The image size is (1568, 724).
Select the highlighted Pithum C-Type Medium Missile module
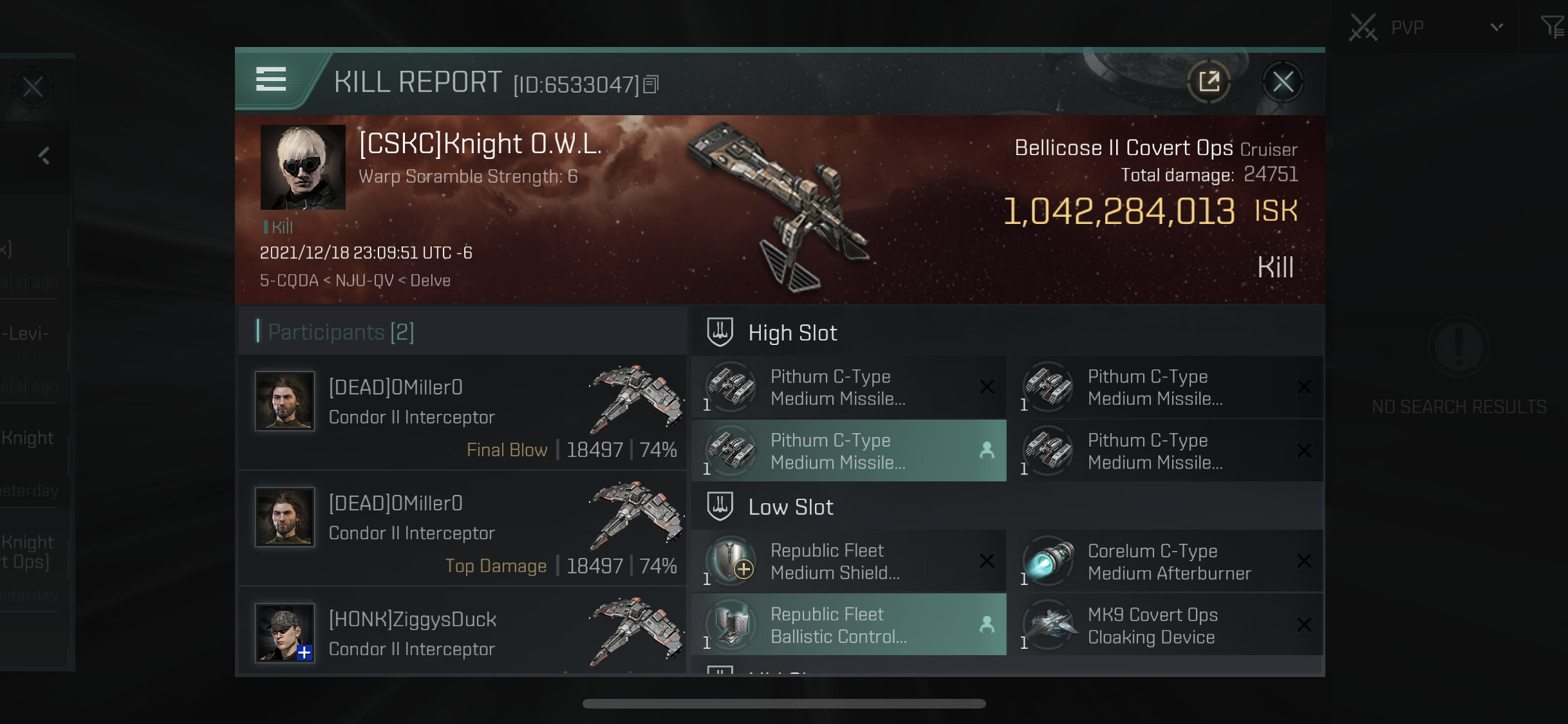click(848, 451)
